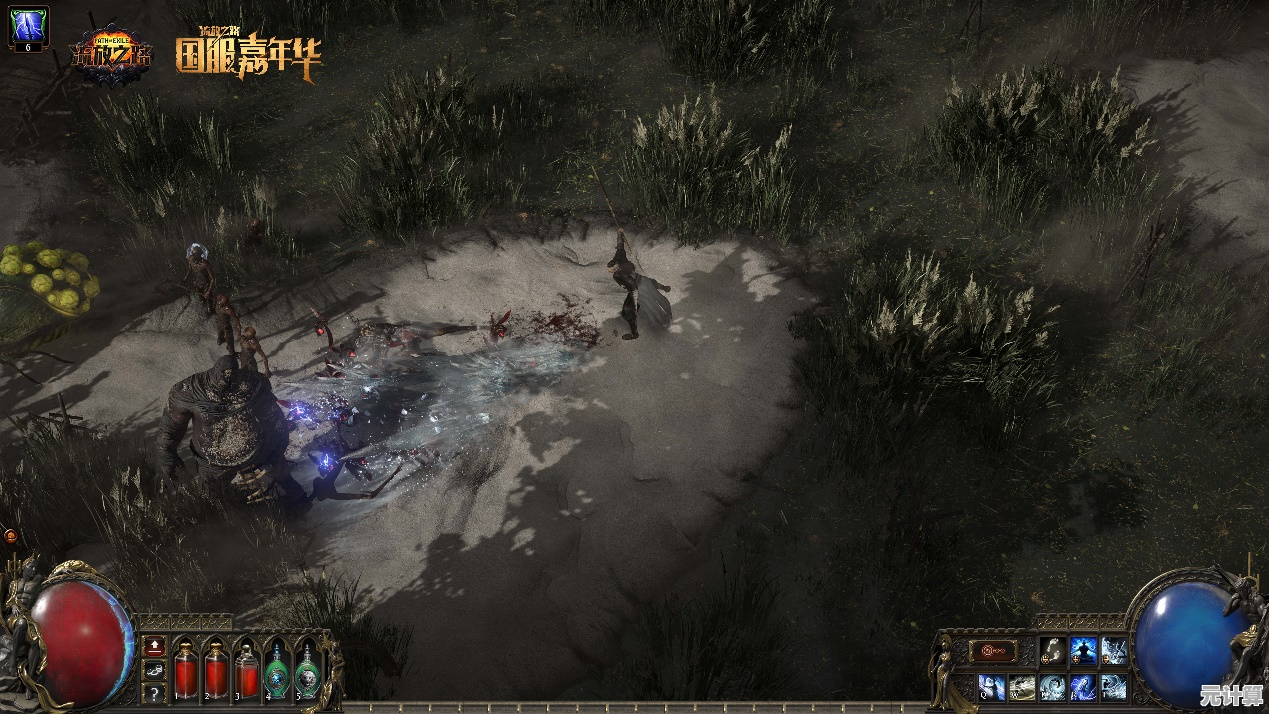1269x714 pixels.
Task: Click the red emblem button beside skill bar
Action: [993, 651]
